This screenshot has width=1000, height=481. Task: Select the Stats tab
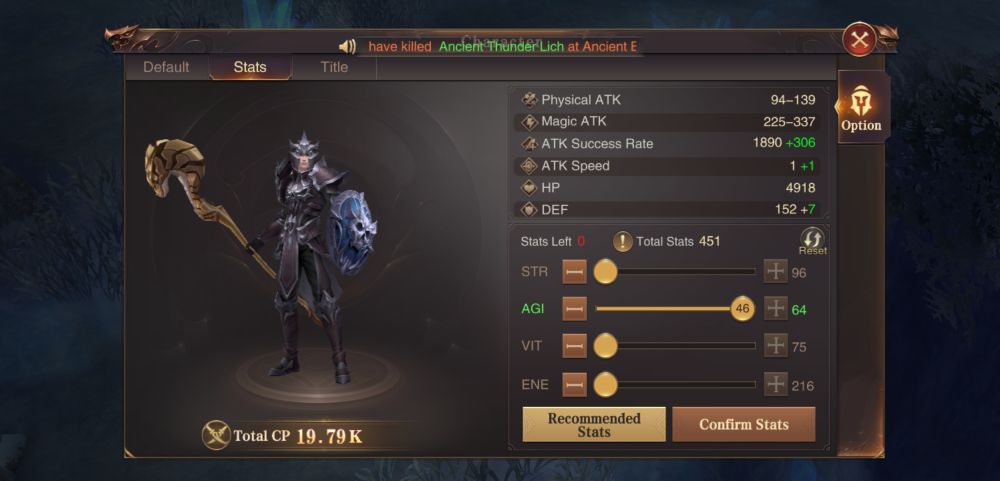click(250, 67)
